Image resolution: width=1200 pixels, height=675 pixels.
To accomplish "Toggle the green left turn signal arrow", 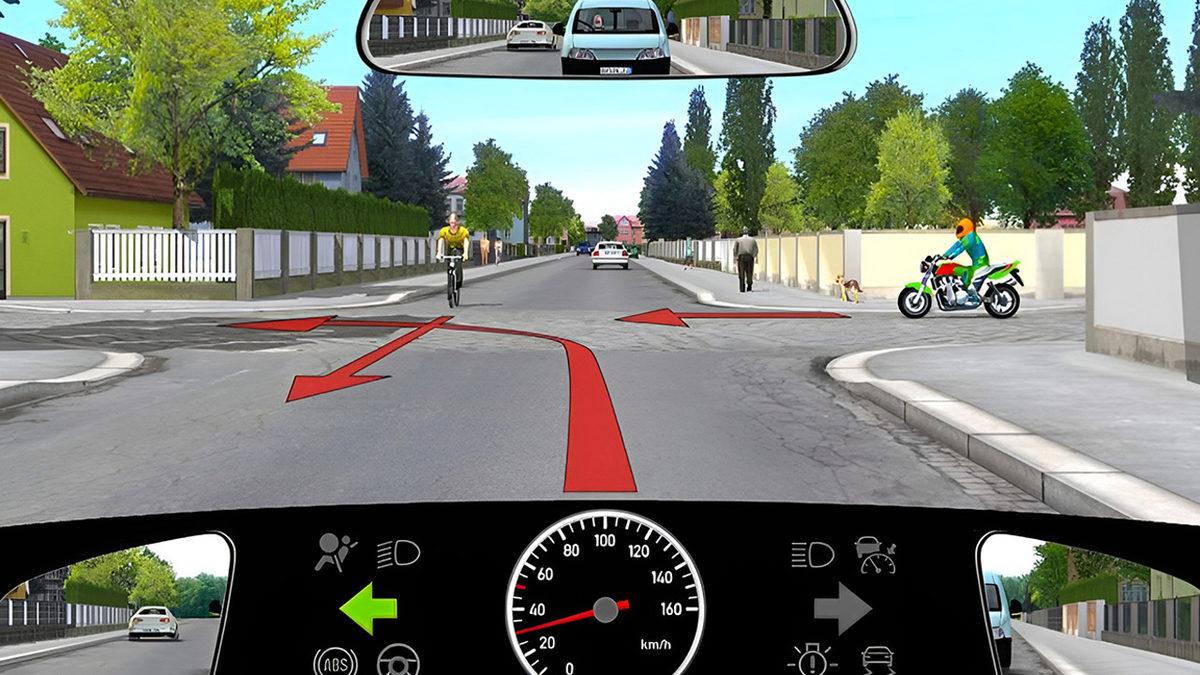I will click(368, 609).
